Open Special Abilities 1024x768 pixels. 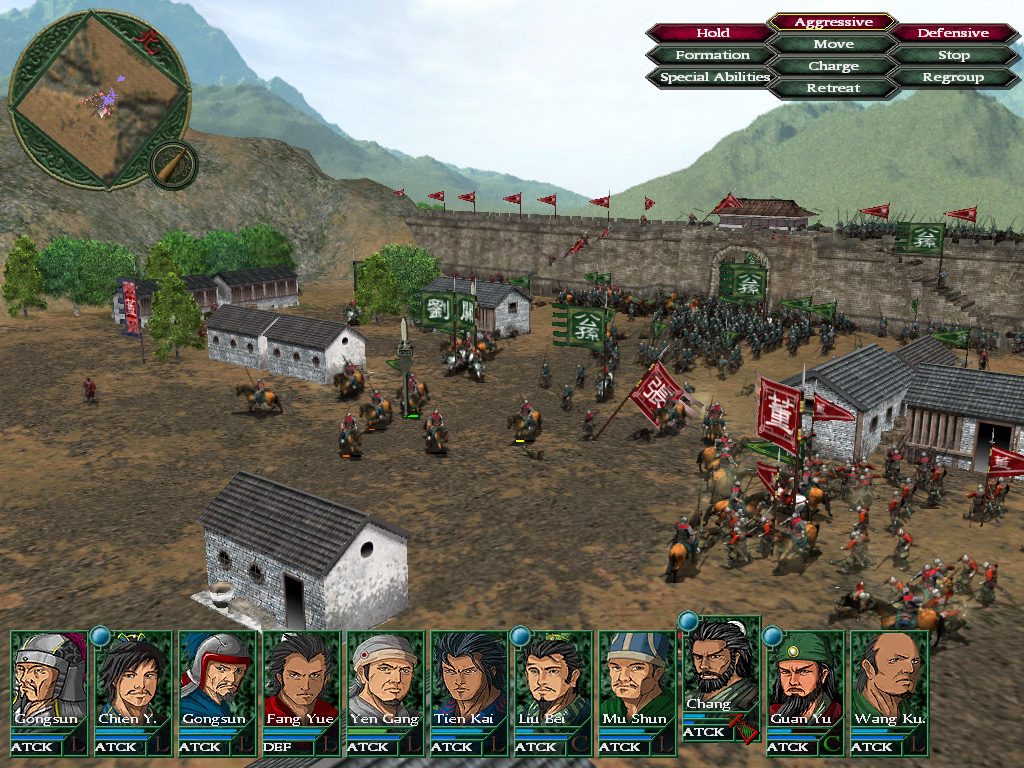[714, 77]
